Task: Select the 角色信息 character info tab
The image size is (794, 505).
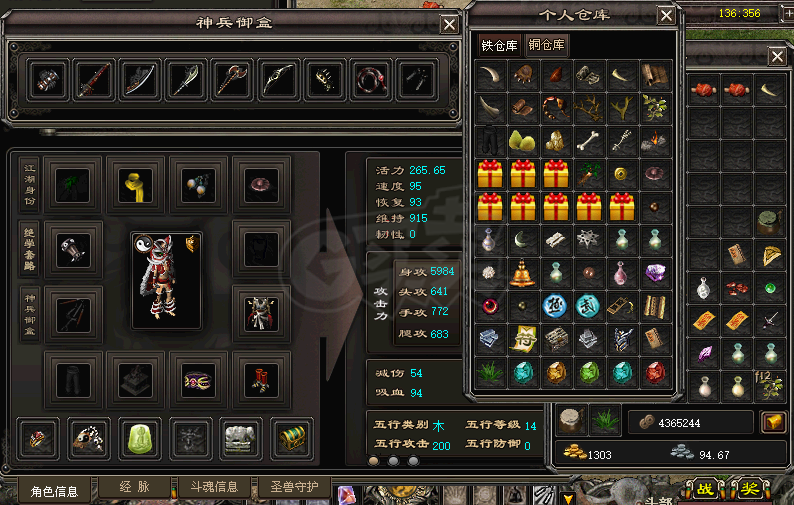Action: coord(55,490)
